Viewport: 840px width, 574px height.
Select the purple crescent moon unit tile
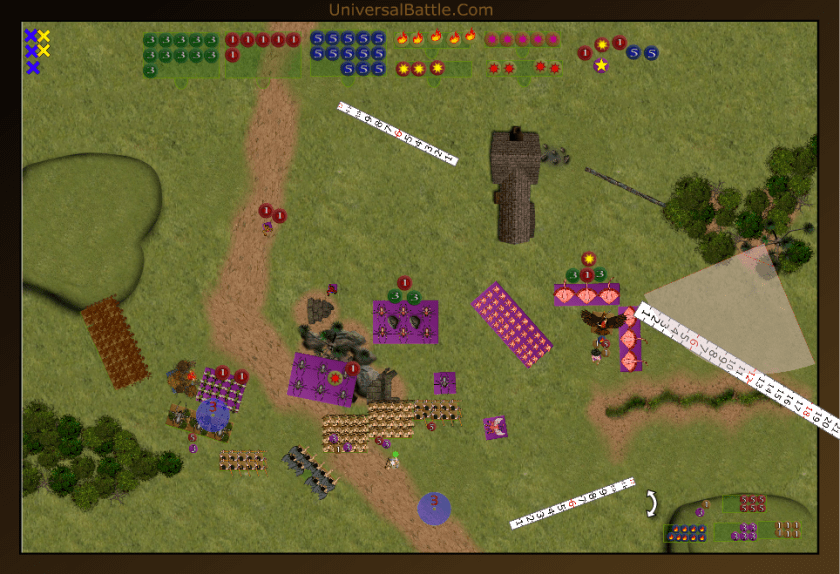tap(495, 428)
